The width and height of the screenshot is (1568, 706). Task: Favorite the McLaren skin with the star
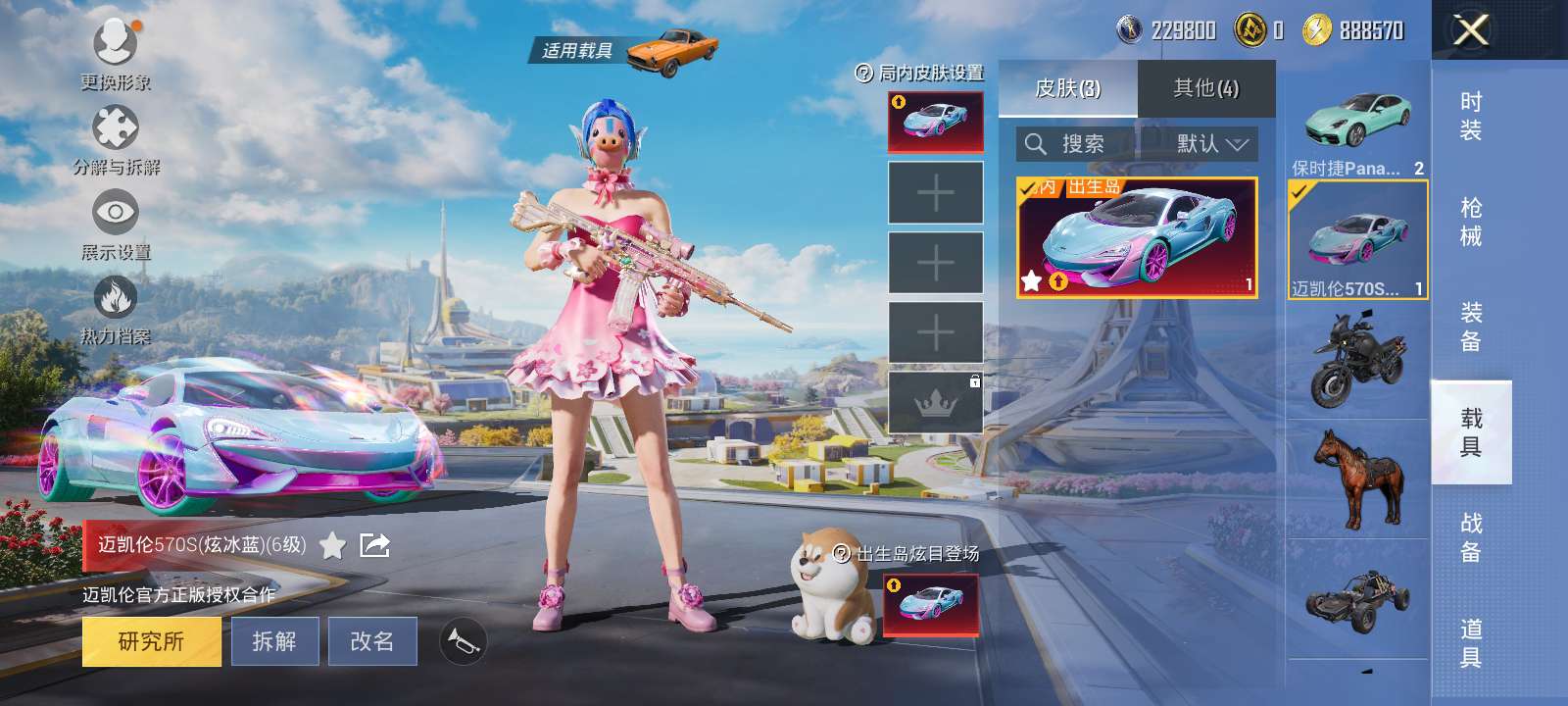click(333, 545)
